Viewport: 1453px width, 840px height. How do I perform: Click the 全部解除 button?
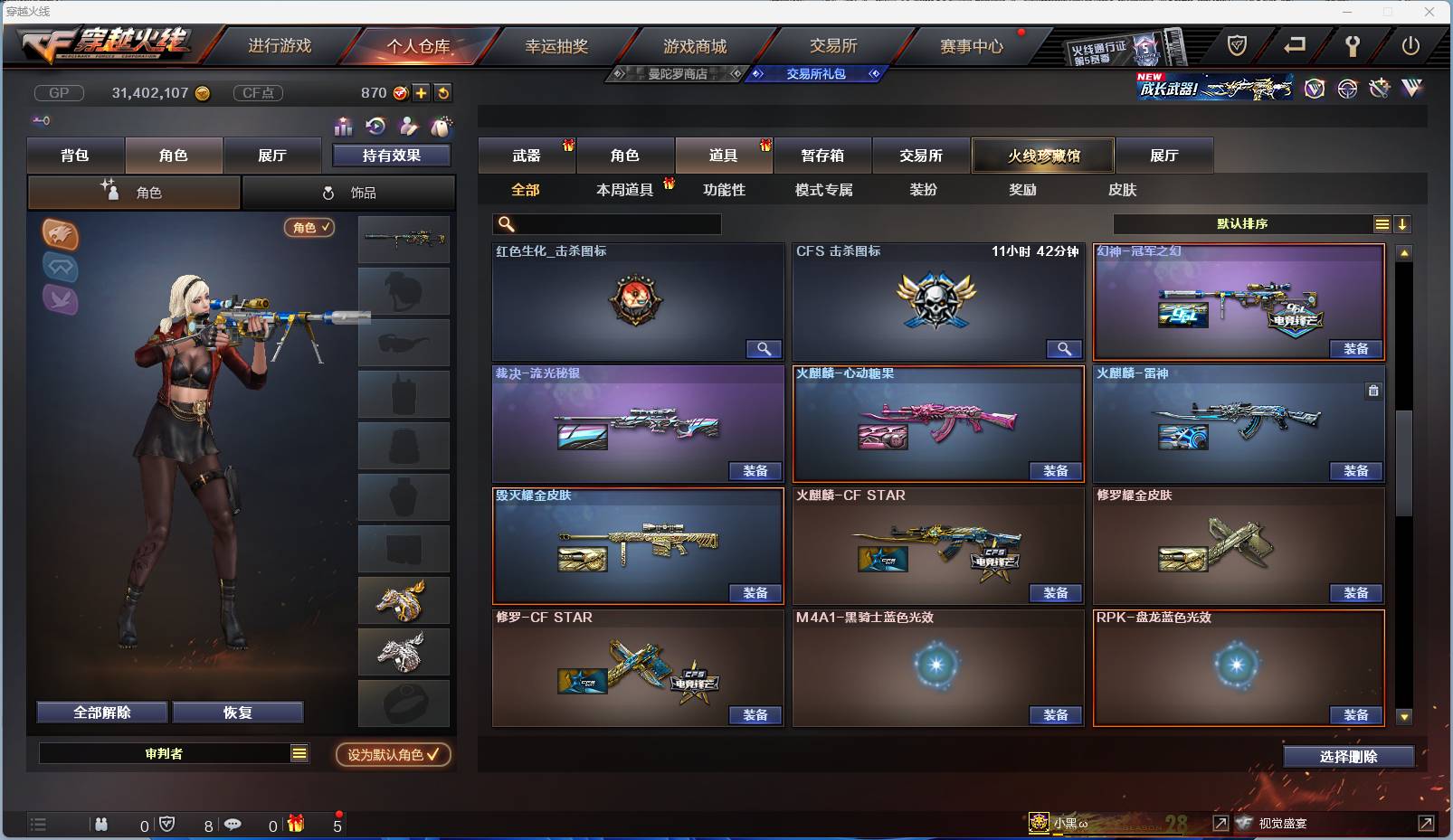click(x=100, y=713)
